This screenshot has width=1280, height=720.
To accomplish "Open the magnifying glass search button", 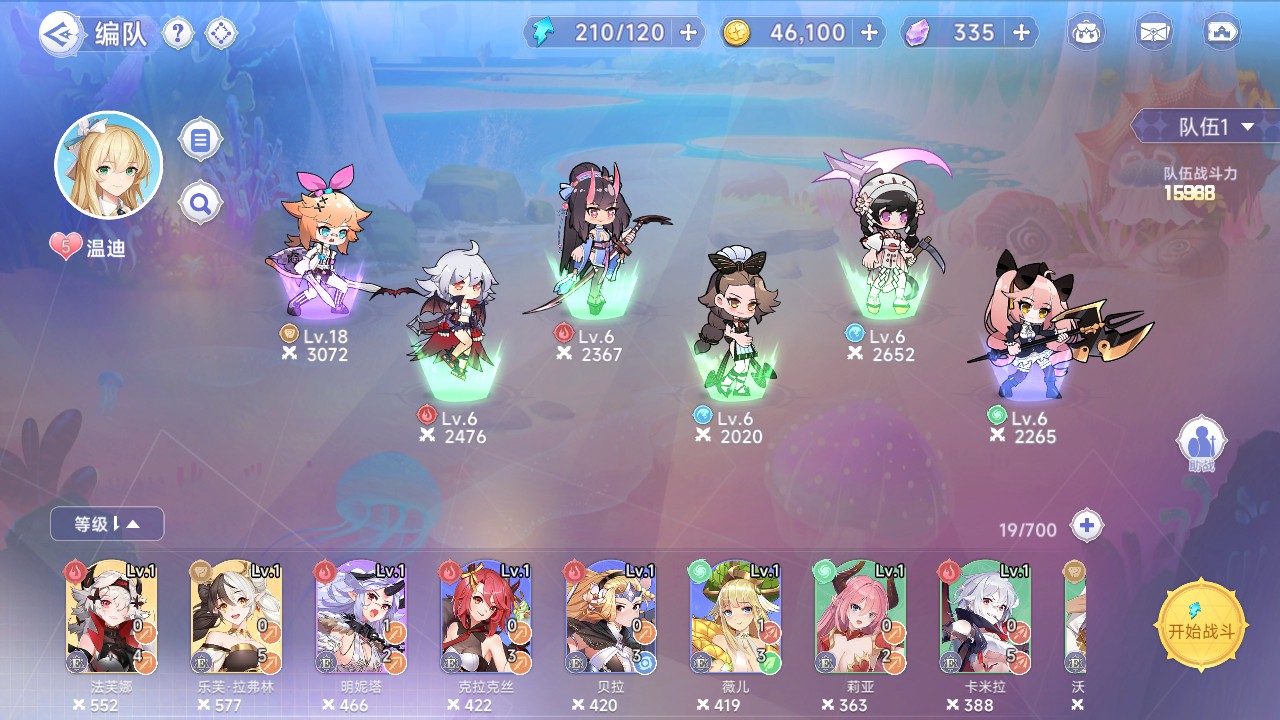I will [x=200, y=205].
